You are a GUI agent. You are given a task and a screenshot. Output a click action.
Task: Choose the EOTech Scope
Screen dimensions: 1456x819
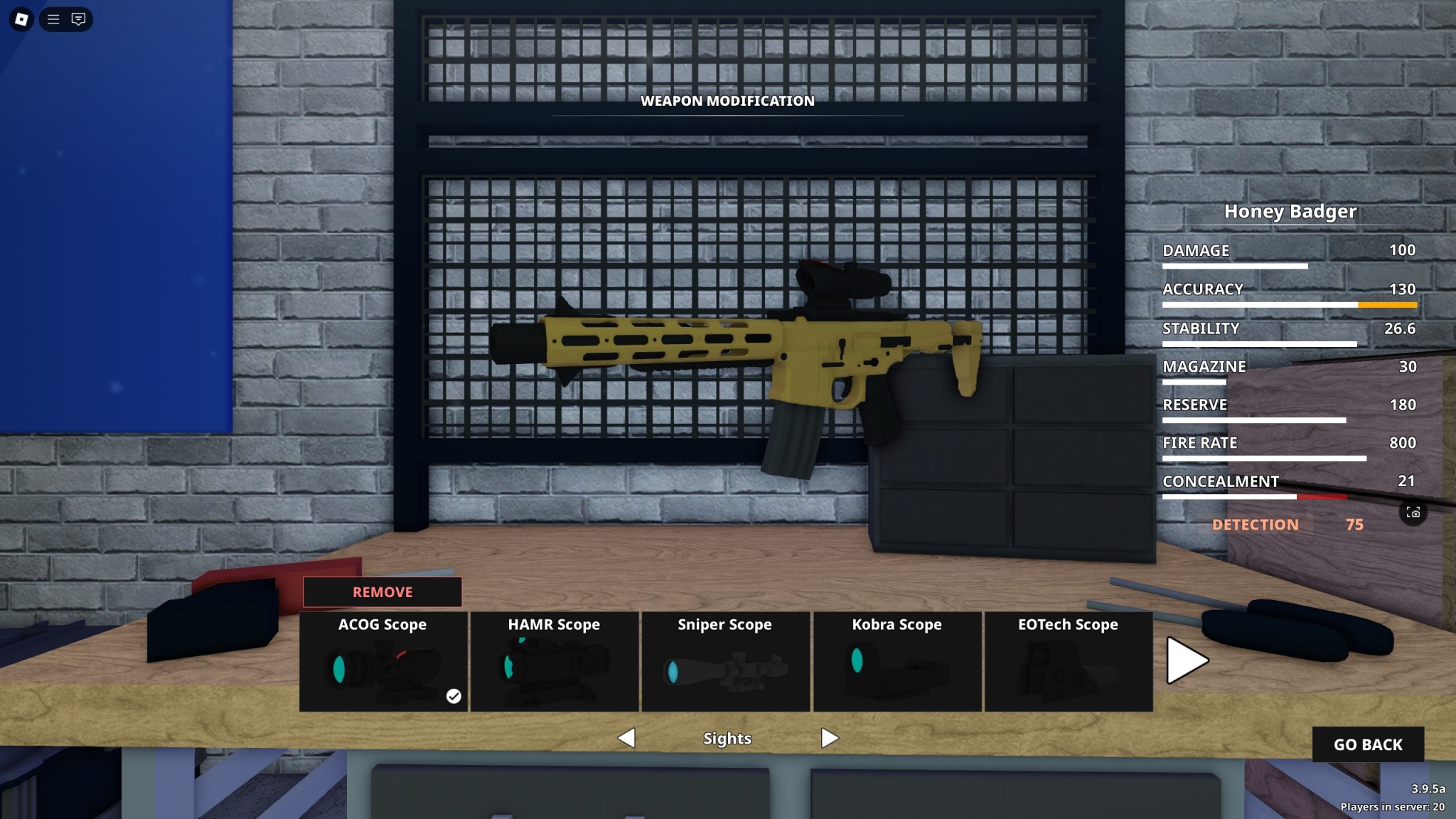(x=1068, y=661)
